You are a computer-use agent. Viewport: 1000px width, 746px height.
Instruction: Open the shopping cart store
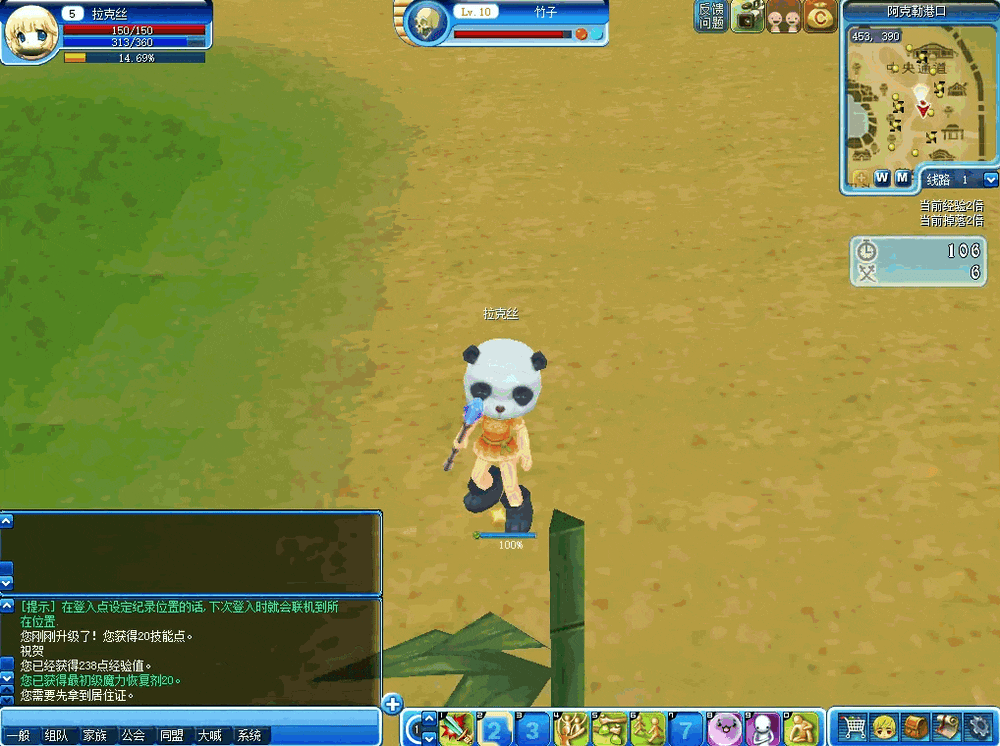click(853, 727)
